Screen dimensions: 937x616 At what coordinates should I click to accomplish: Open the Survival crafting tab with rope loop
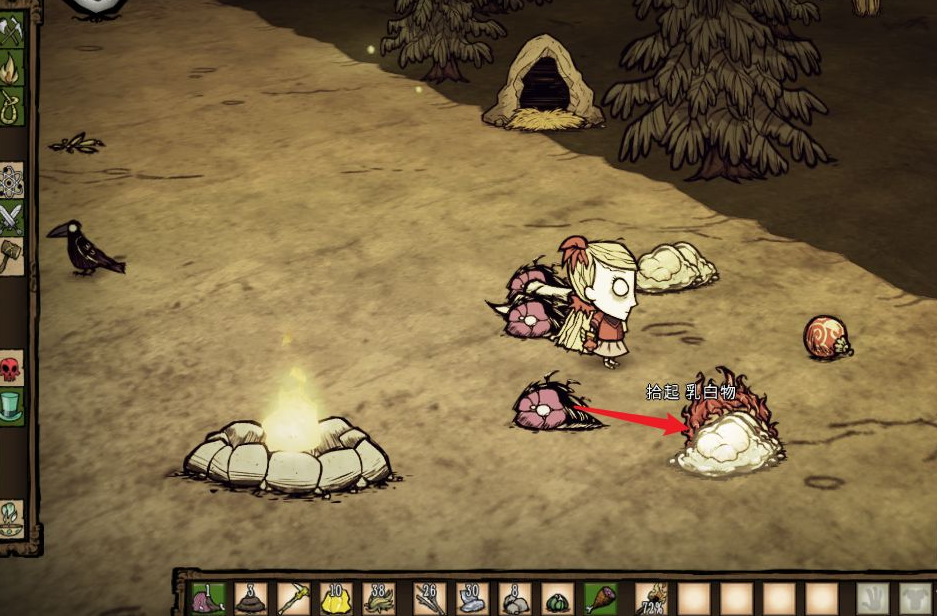tap(11, 104)
